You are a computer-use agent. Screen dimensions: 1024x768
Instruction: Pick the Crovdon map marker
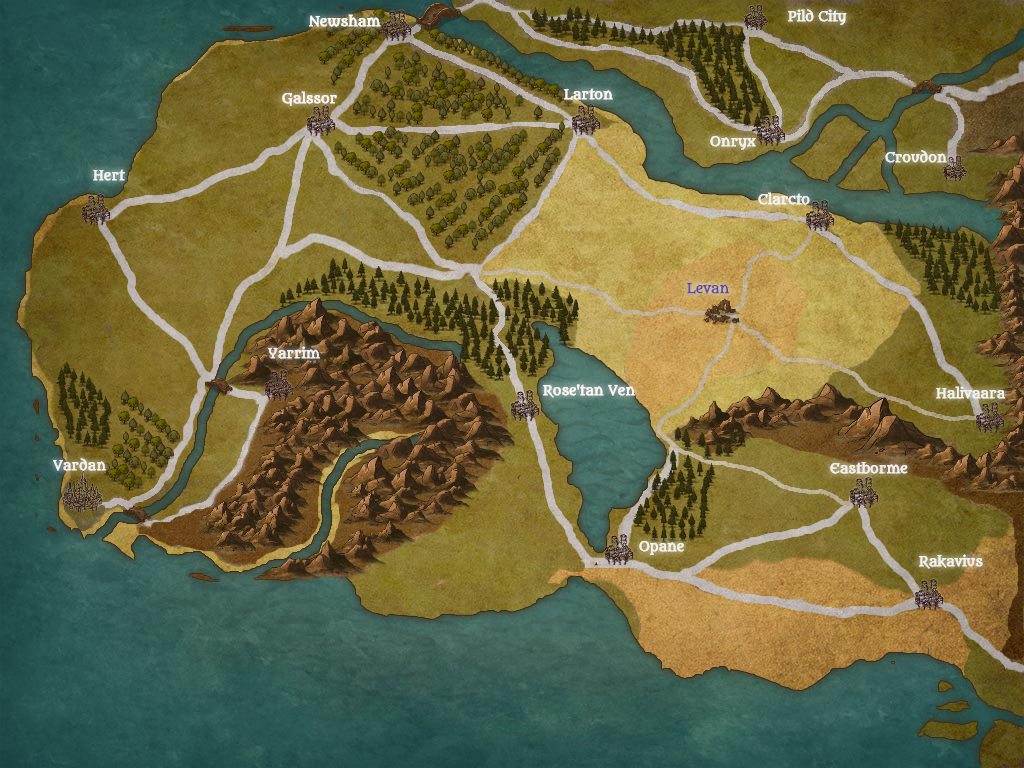(955, 167)
